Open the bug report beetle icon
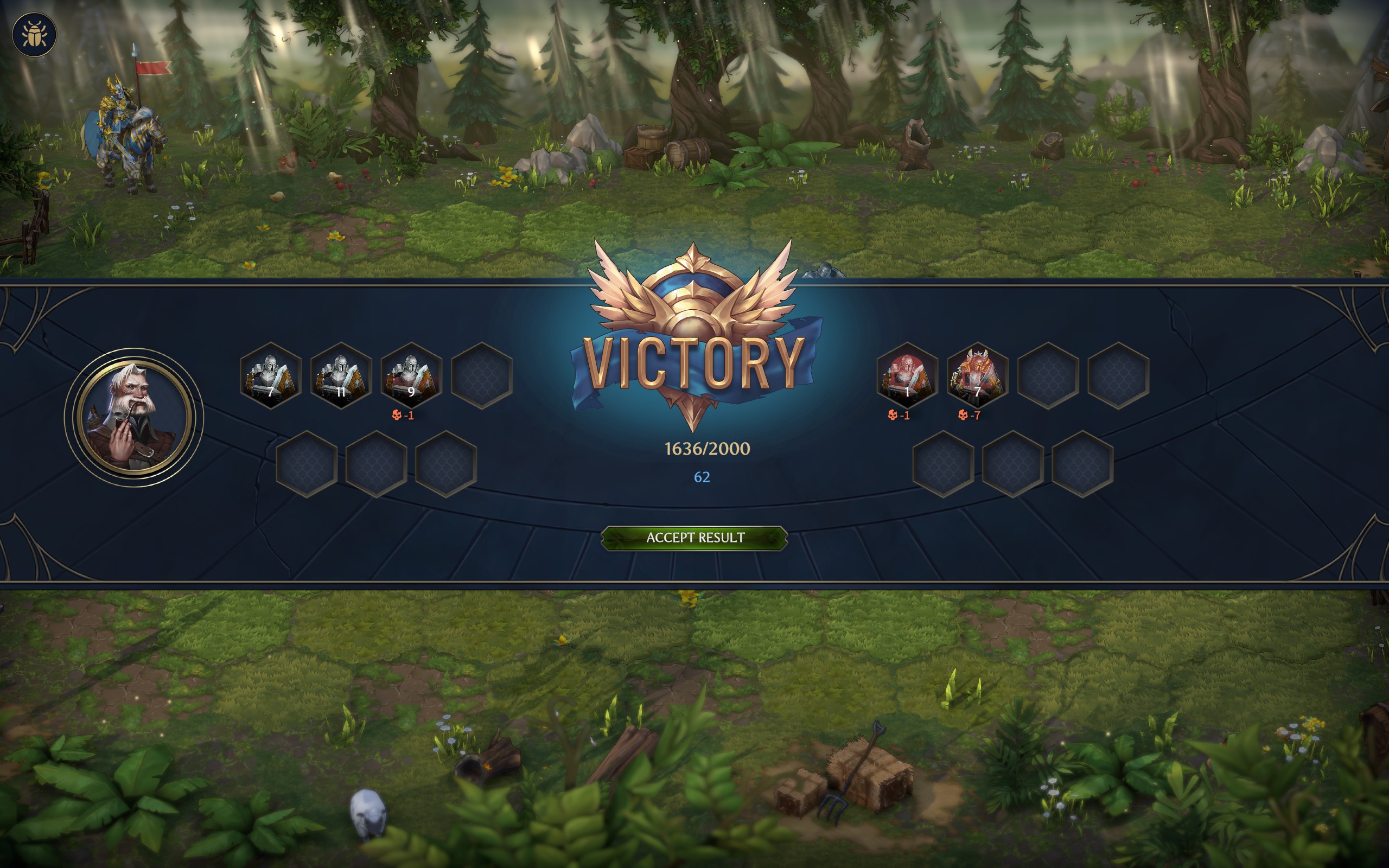Screen dimensions: 1389x868 pos(34,34)
